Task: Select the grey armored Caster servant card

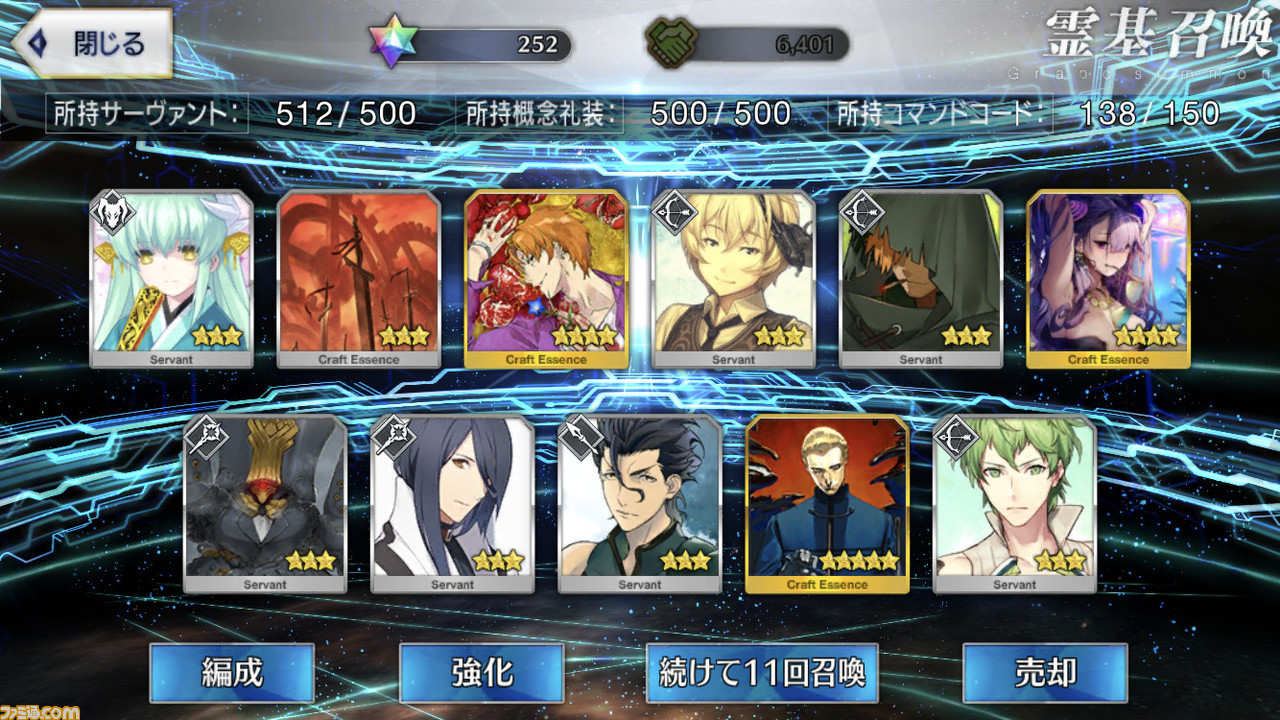Action: [x=265, y=503]
